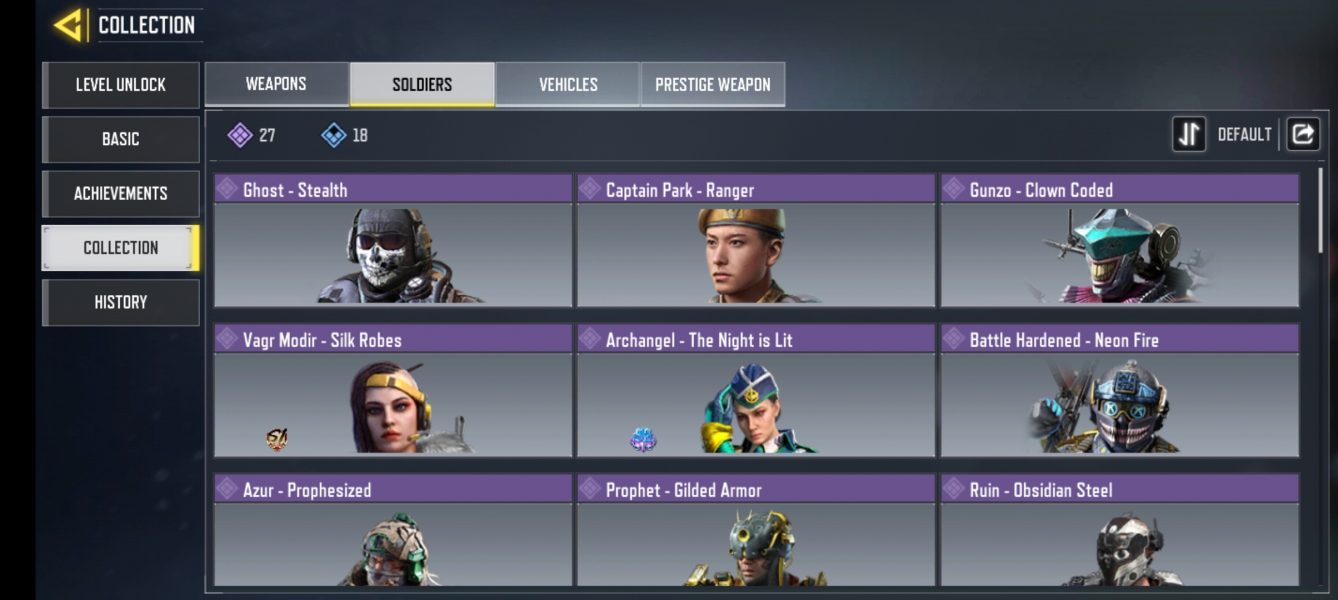1338x600 pixels.
Task: Select the Soldiers tab
Action: (x=422, y=84)
